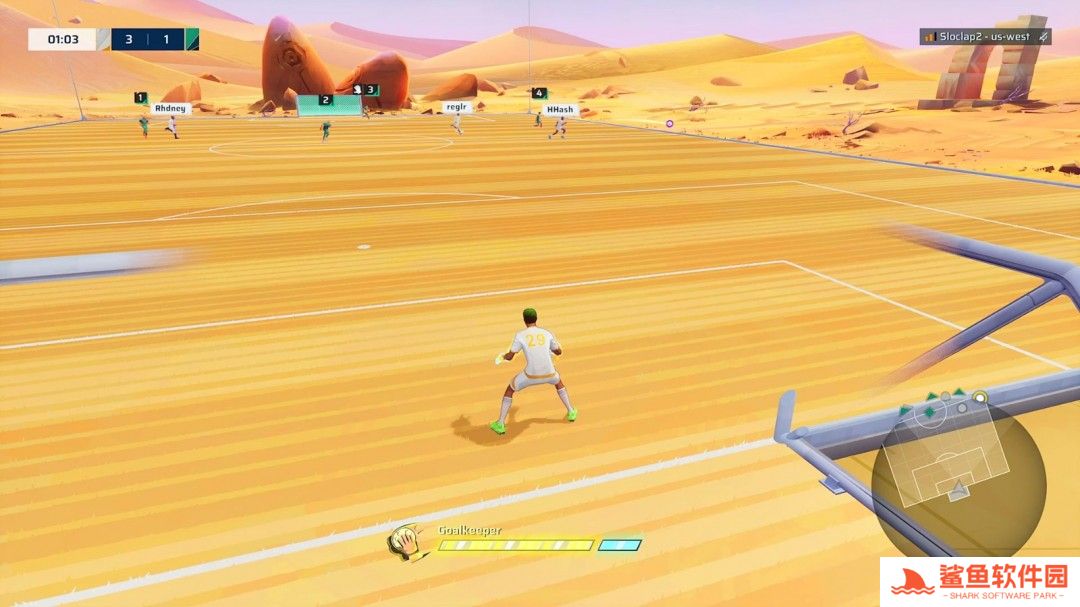Select the goalkeeper glove icon
1080x607 pixels.
[x=404, y=542]
